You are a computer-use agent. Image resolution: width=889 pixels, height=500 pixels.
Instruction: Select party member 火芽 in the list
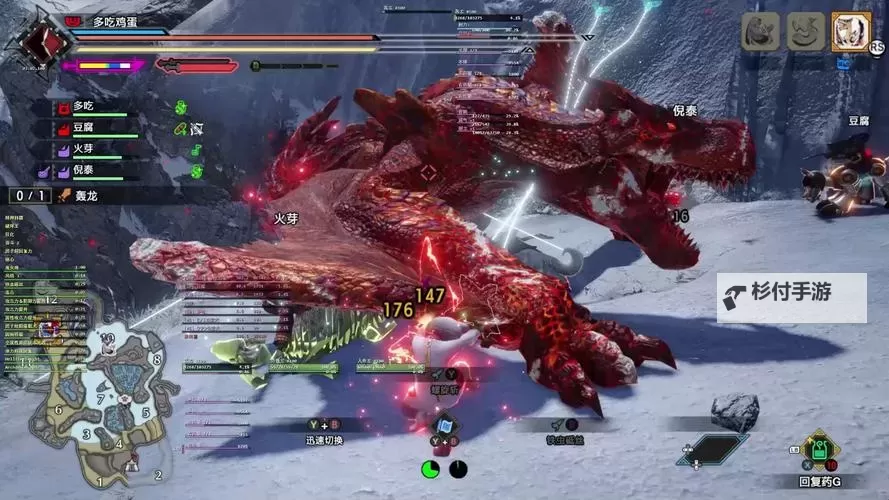[84, 149]
